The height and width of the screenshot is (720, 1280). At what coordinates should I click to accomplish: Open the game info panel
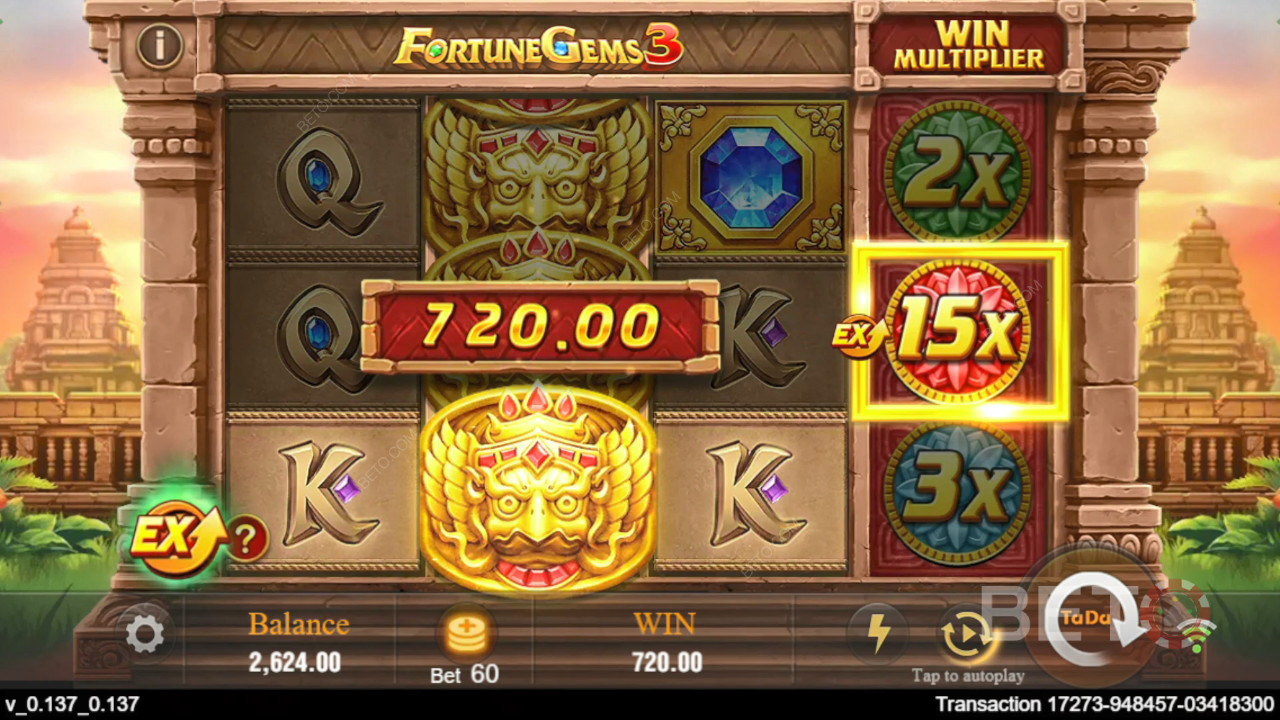coord(160,46)
